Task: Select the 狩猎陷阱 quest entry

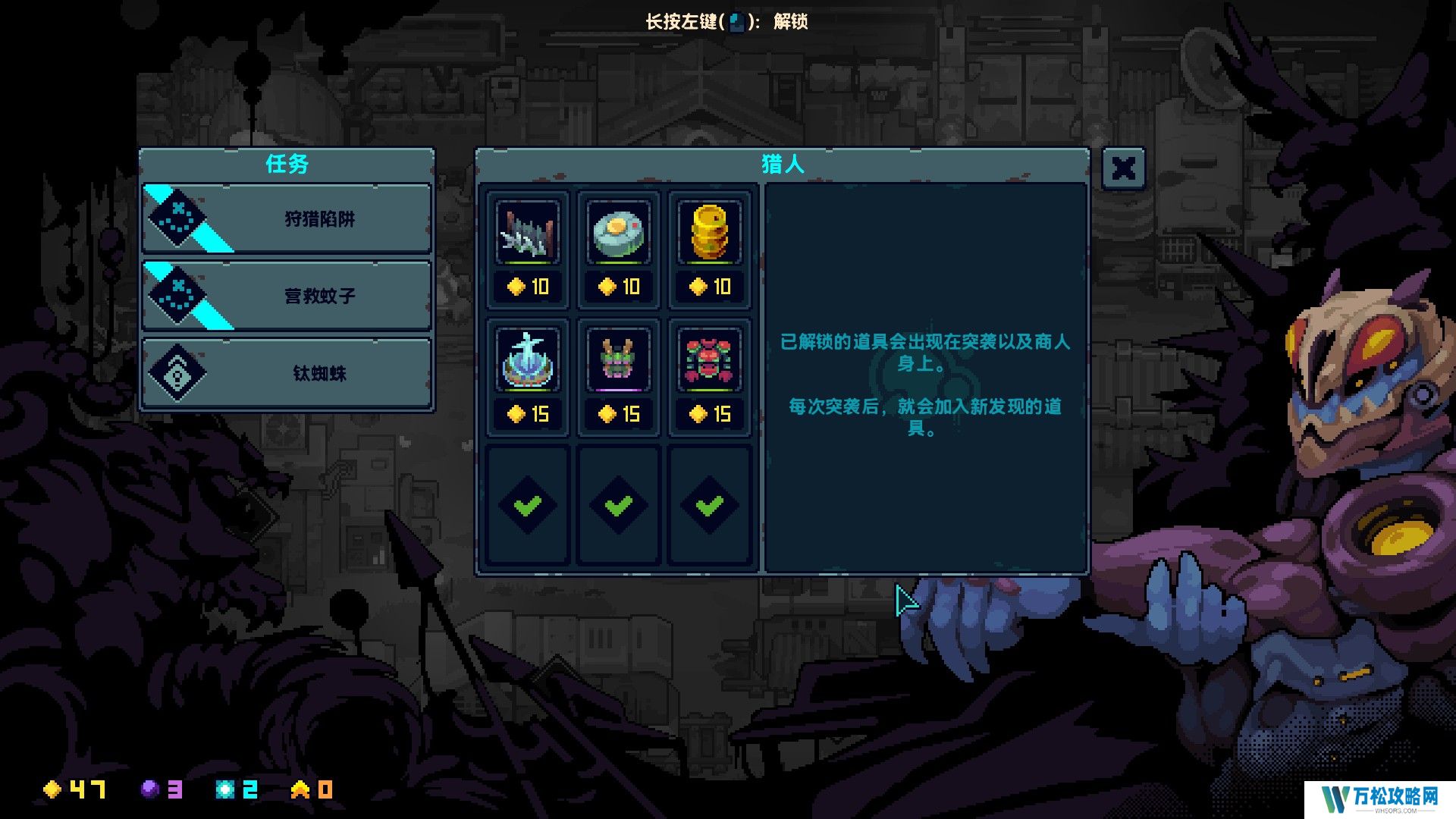Action: tap(287, 219)
